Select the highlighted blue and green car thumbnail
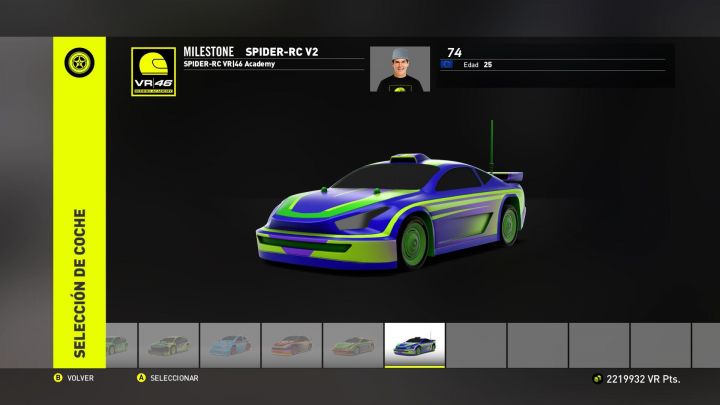 (x=415, y=345)
